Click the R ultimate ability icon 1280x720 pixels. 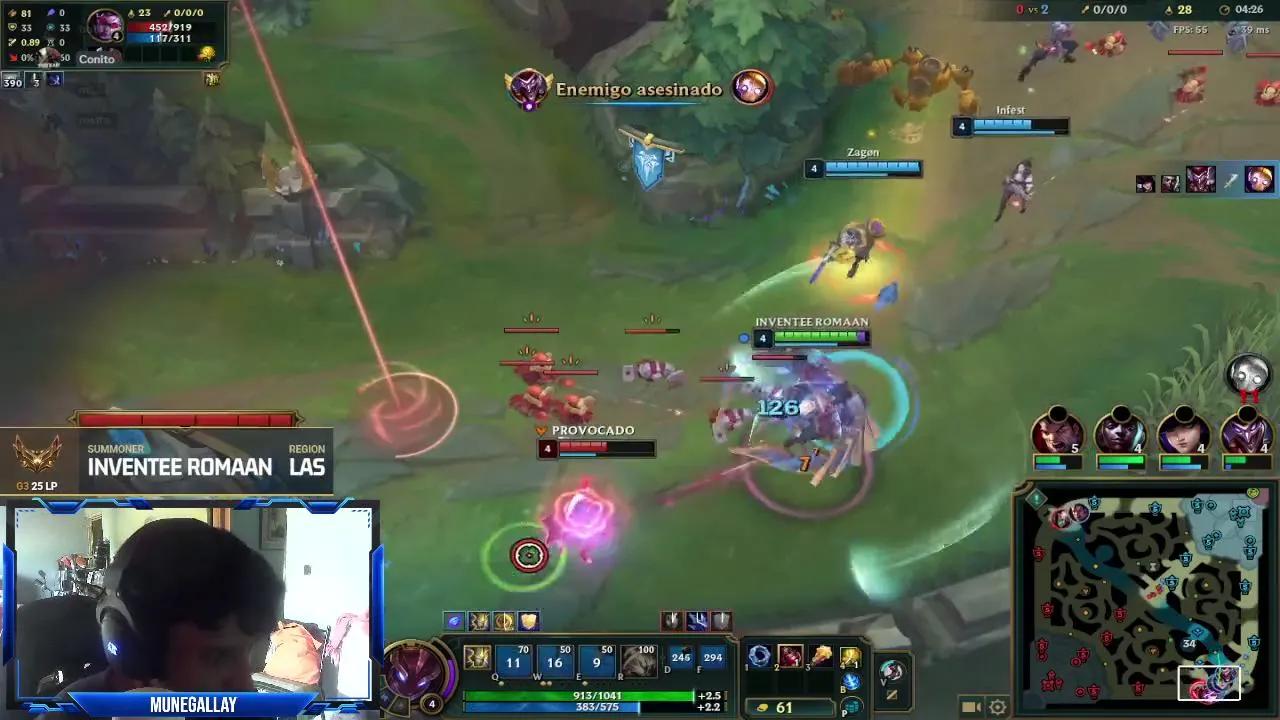pyautogui.click(x=639, y=661)
